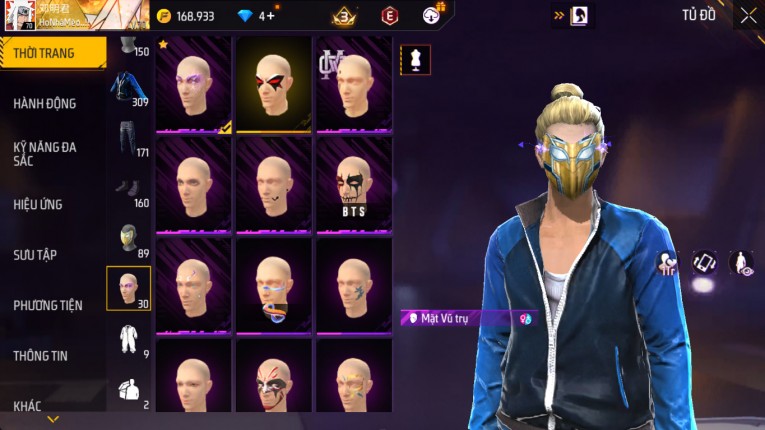The image size is (765, 430).
Task: Choose the mask category showing 89
Action: coord(128,240)
